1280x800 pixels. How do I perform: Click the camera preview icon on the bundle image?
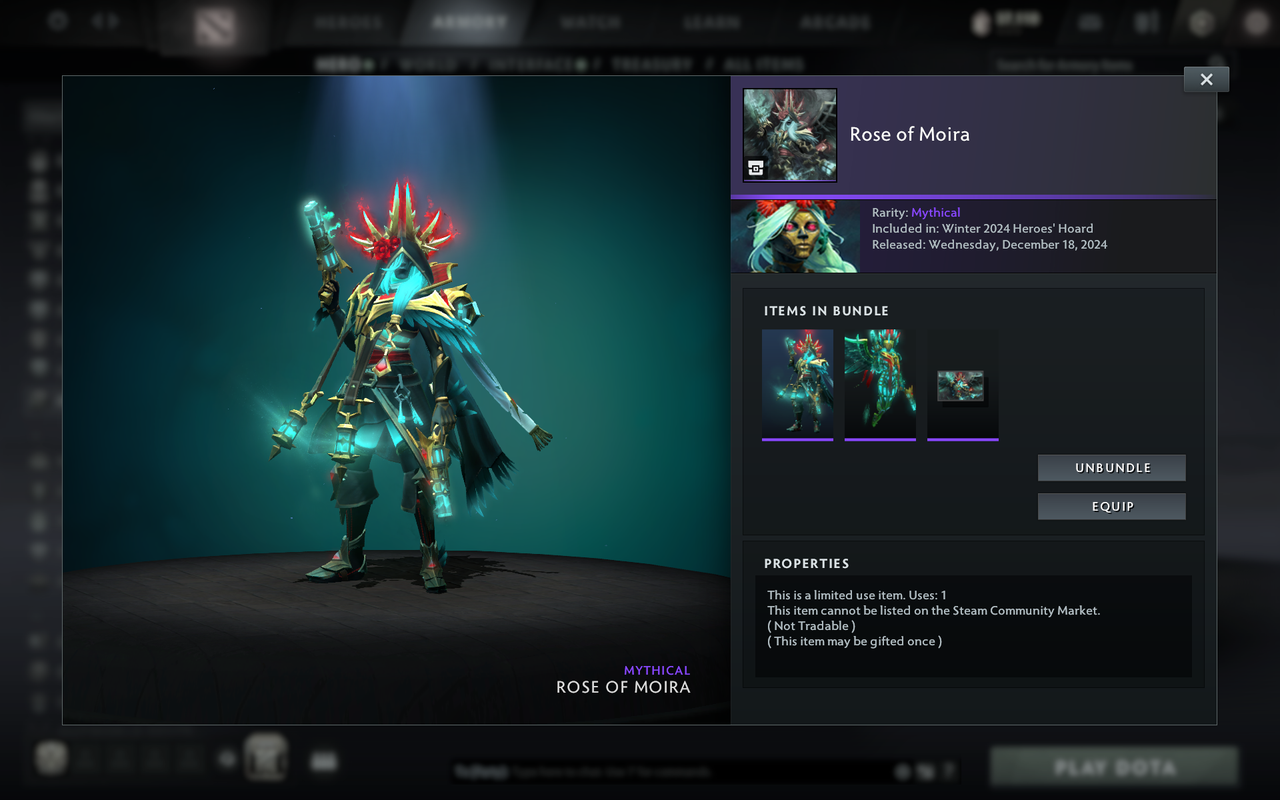757,168
